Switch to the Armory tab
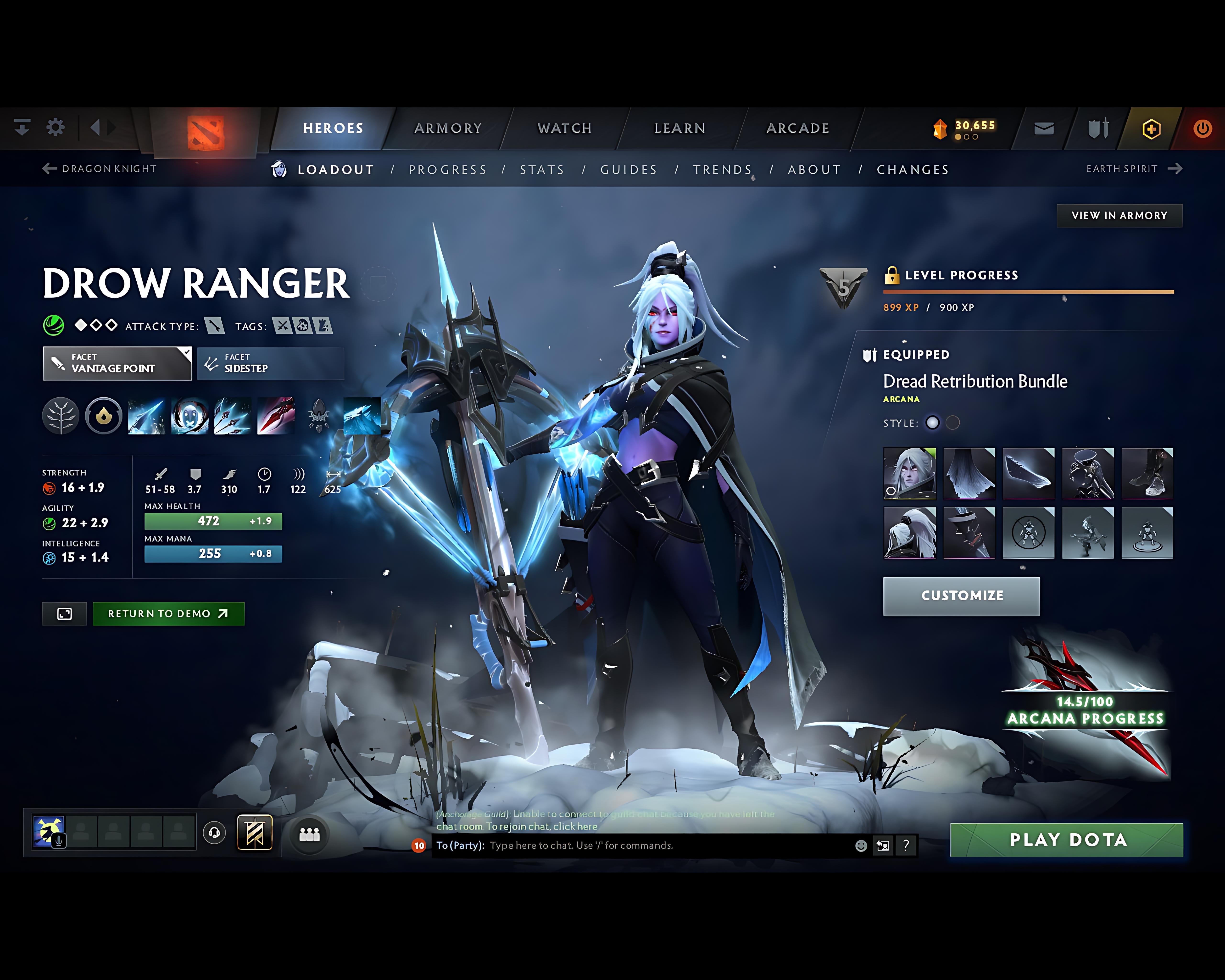The image size is (1225, 980). click(448, 128)
